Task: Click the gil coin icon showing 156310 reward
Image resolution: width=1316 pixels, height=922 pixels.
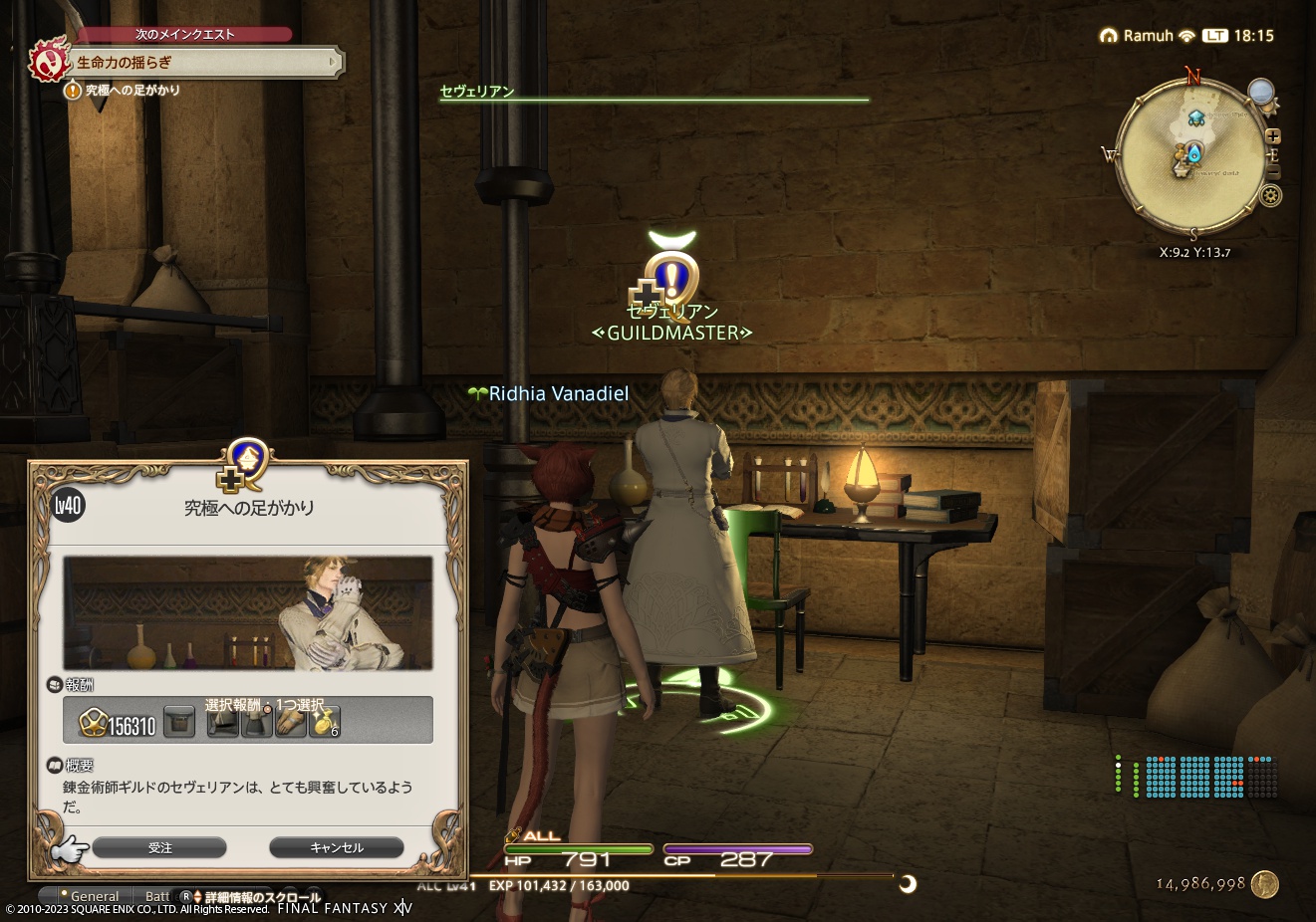Action: tap(95, 721)
